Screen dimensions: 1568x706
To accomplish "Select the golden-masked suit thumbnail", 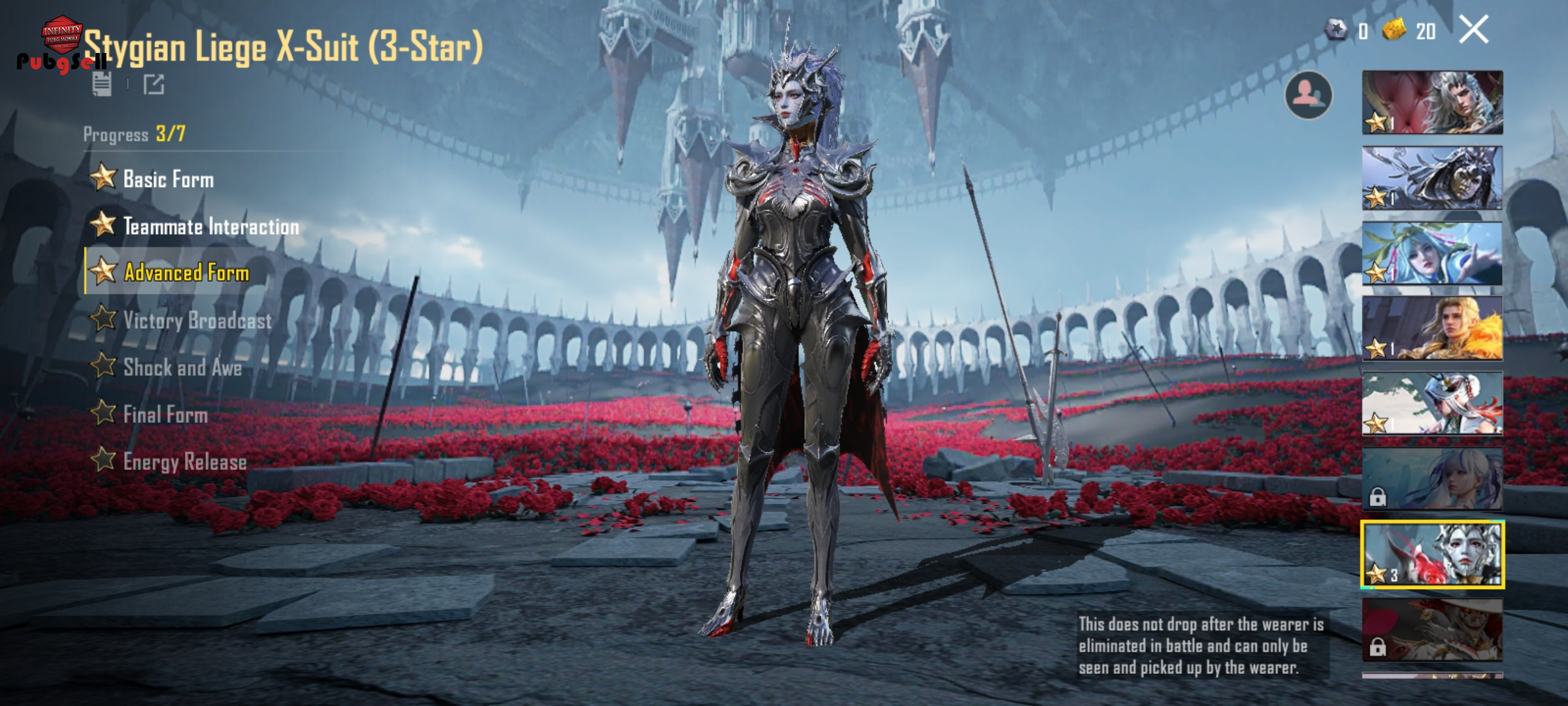I will click(x=1432, y=178).
